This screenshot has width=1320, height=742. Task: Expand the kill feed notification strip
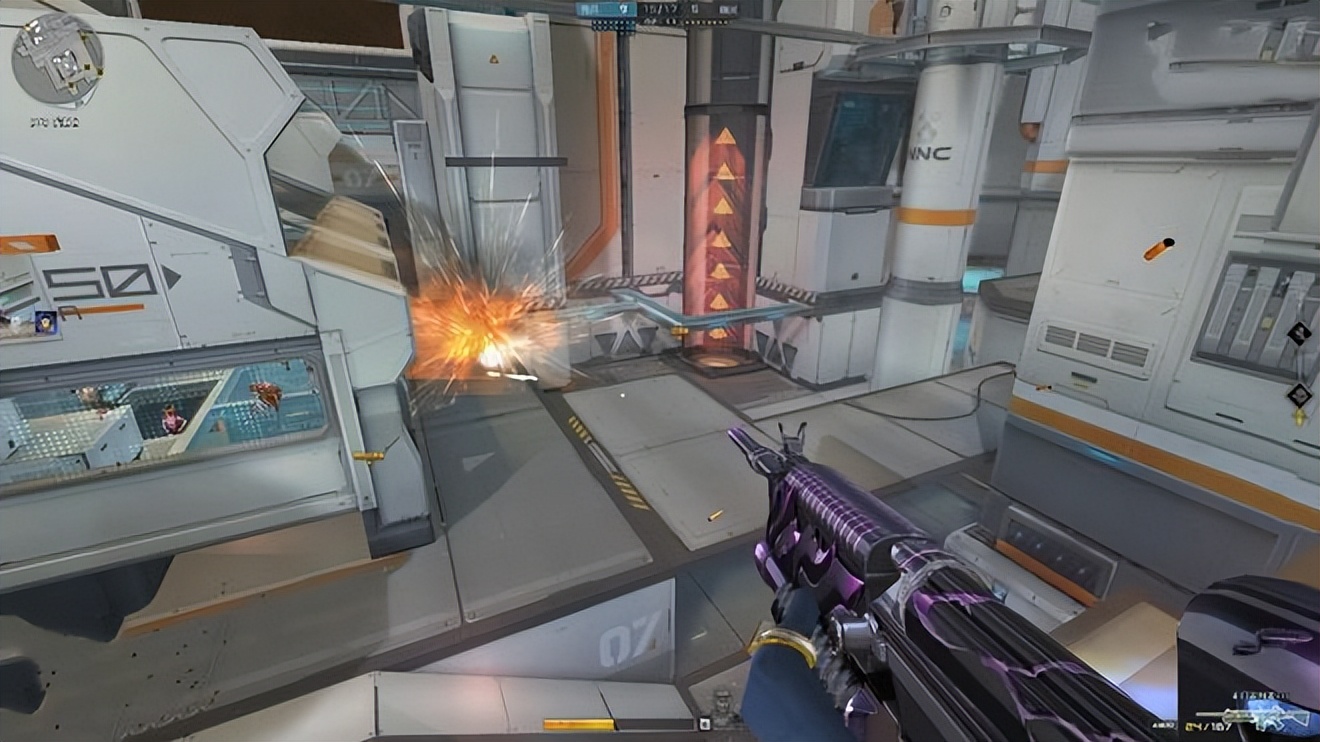tap(705, 725)
